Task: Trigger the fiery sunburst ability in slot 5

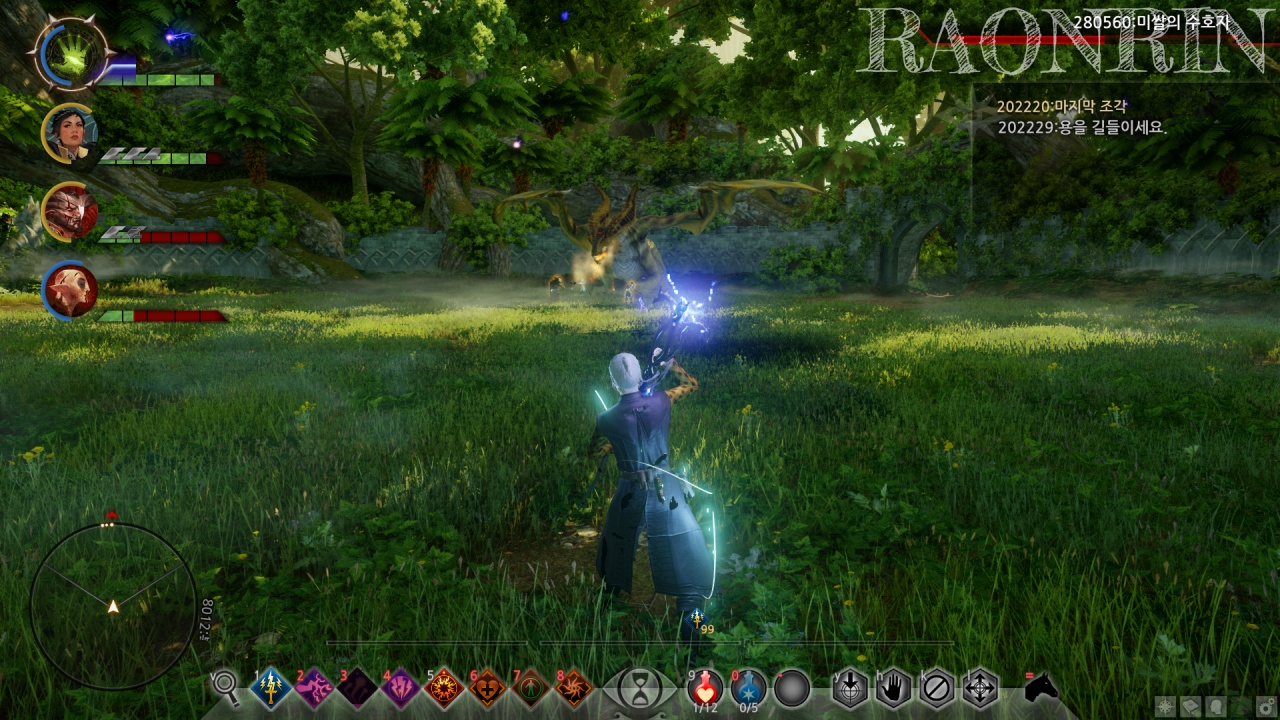Action: coord(443,688)
